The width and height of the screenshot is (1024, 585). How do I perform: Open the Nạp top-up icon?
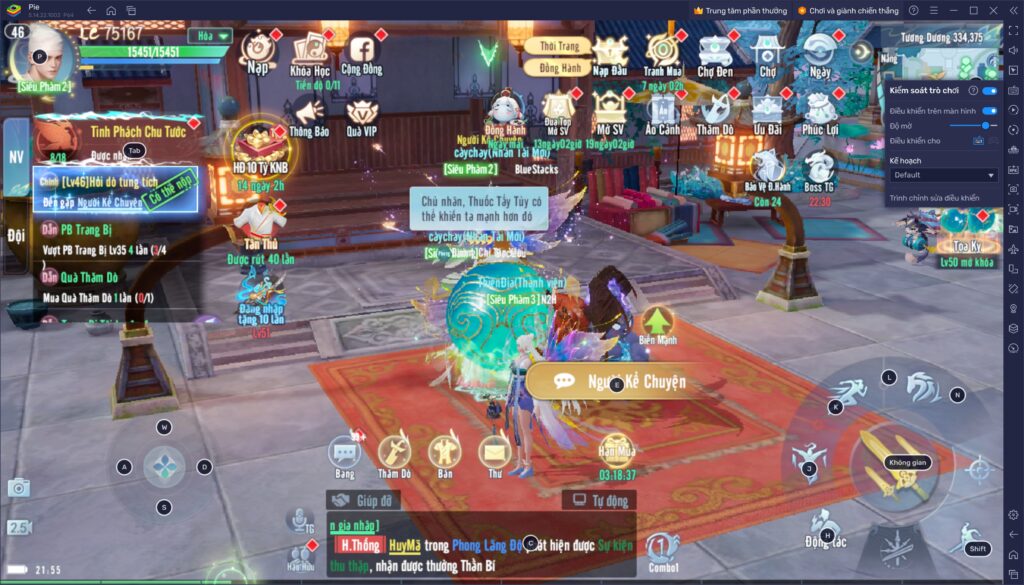click(258, 50)
